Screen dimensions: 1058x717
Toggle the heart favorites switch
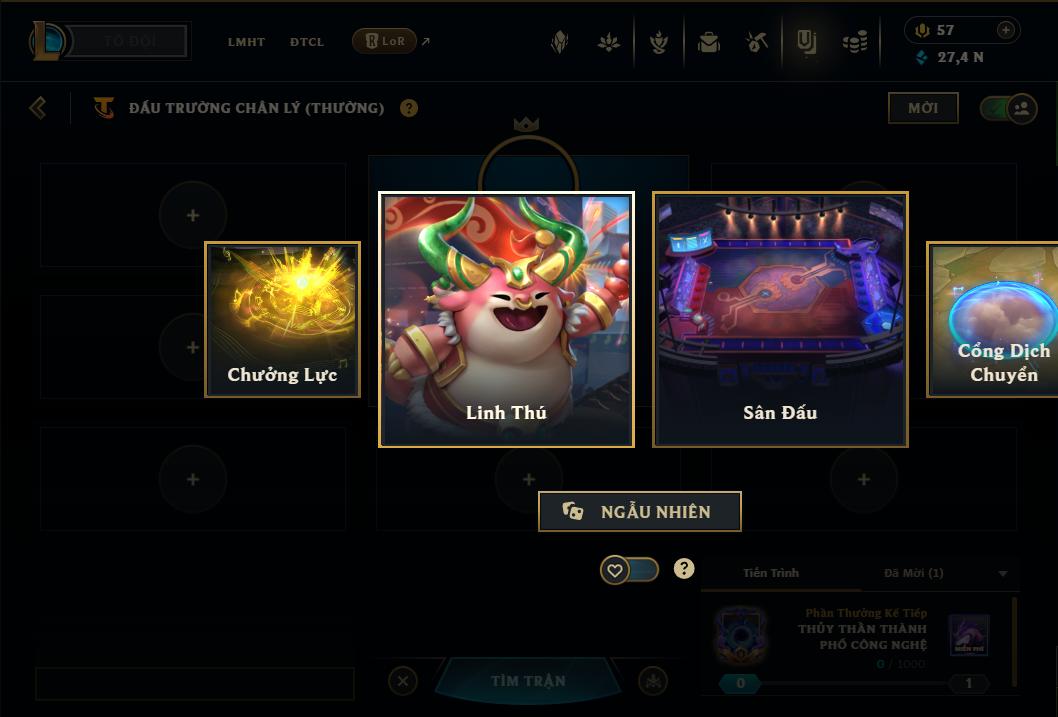point(629,570)
